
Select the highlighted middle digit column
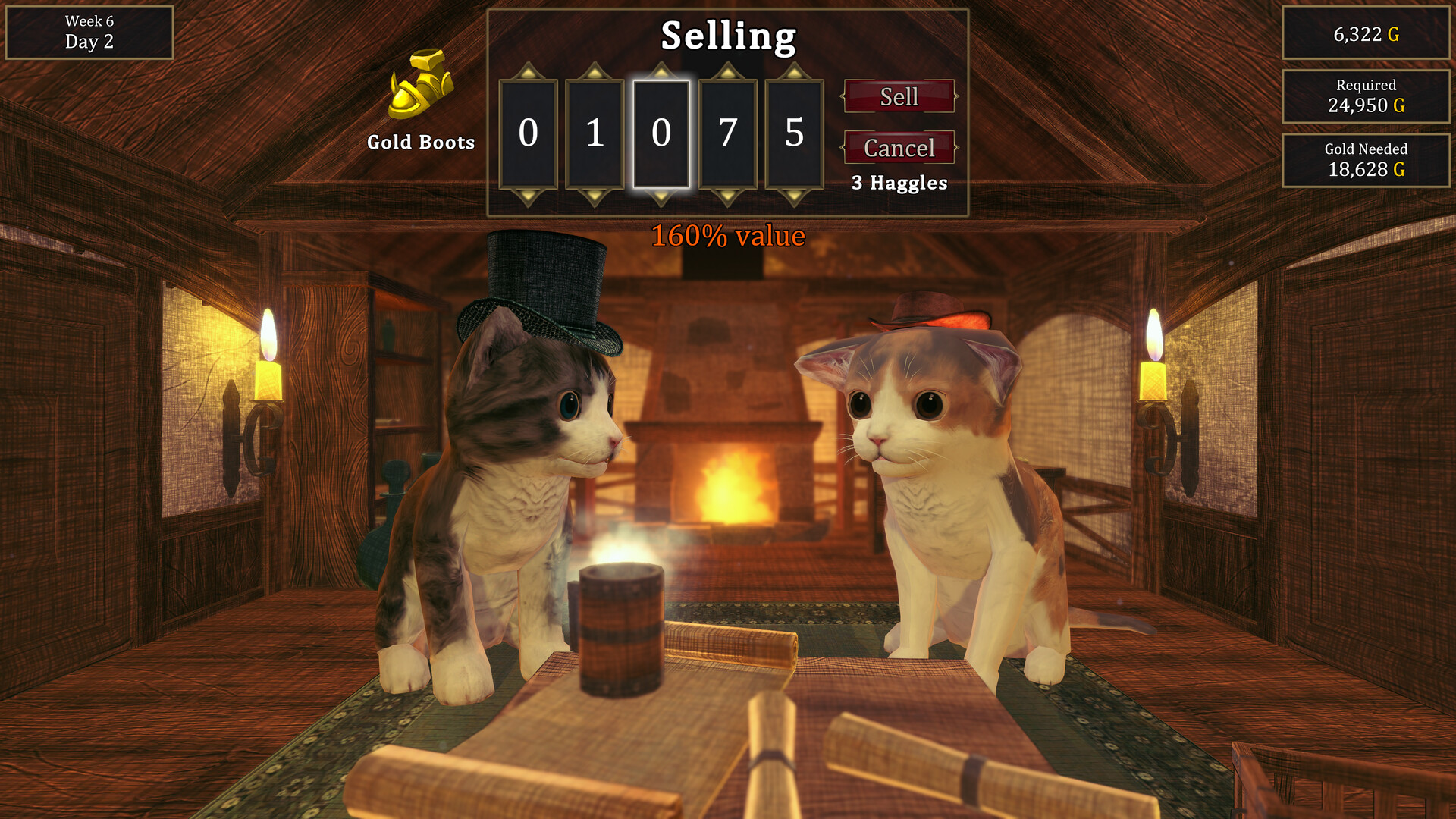tap(661, 133)
